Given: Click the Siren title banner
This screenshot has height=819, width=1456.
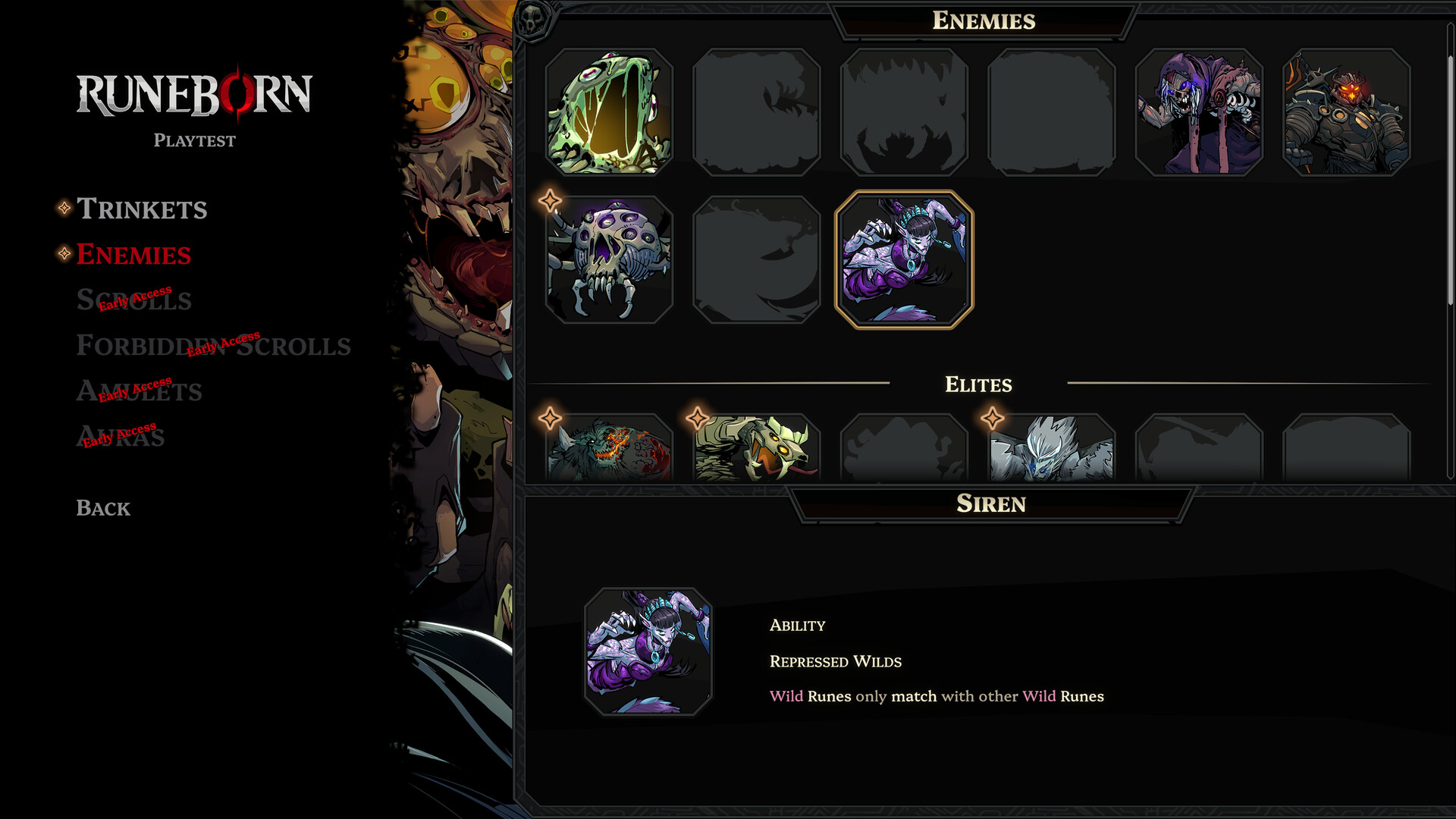Looking at the screenshot, I should 990,504.
